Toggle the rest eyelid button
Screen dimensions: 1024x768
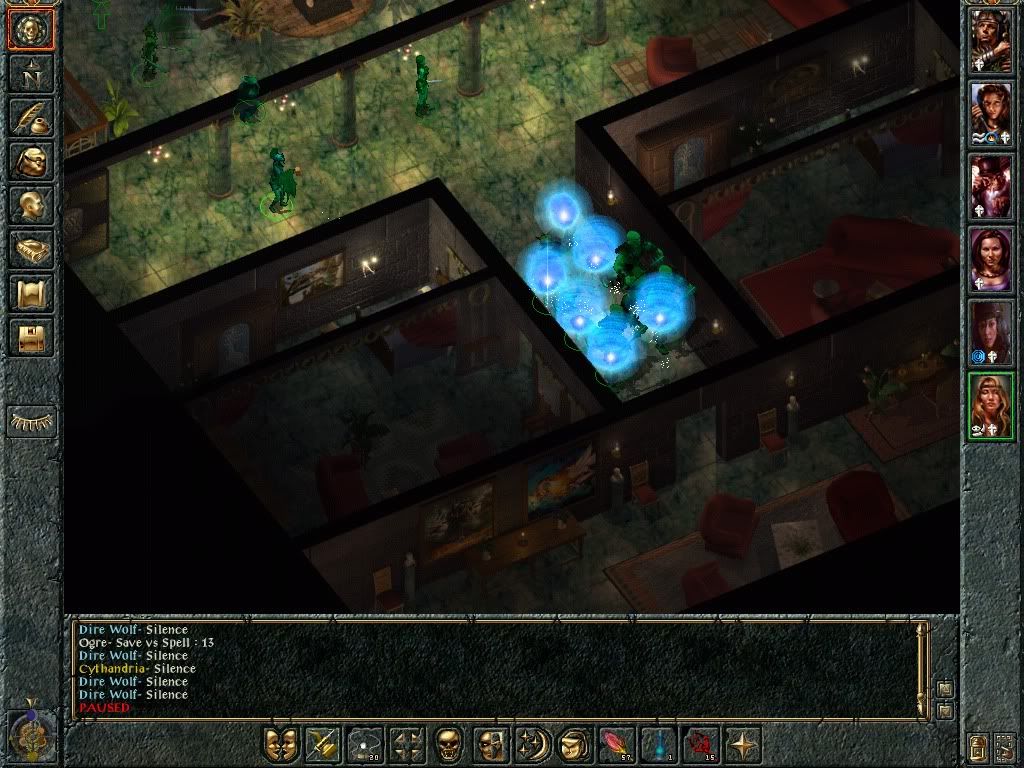[32, 421]
